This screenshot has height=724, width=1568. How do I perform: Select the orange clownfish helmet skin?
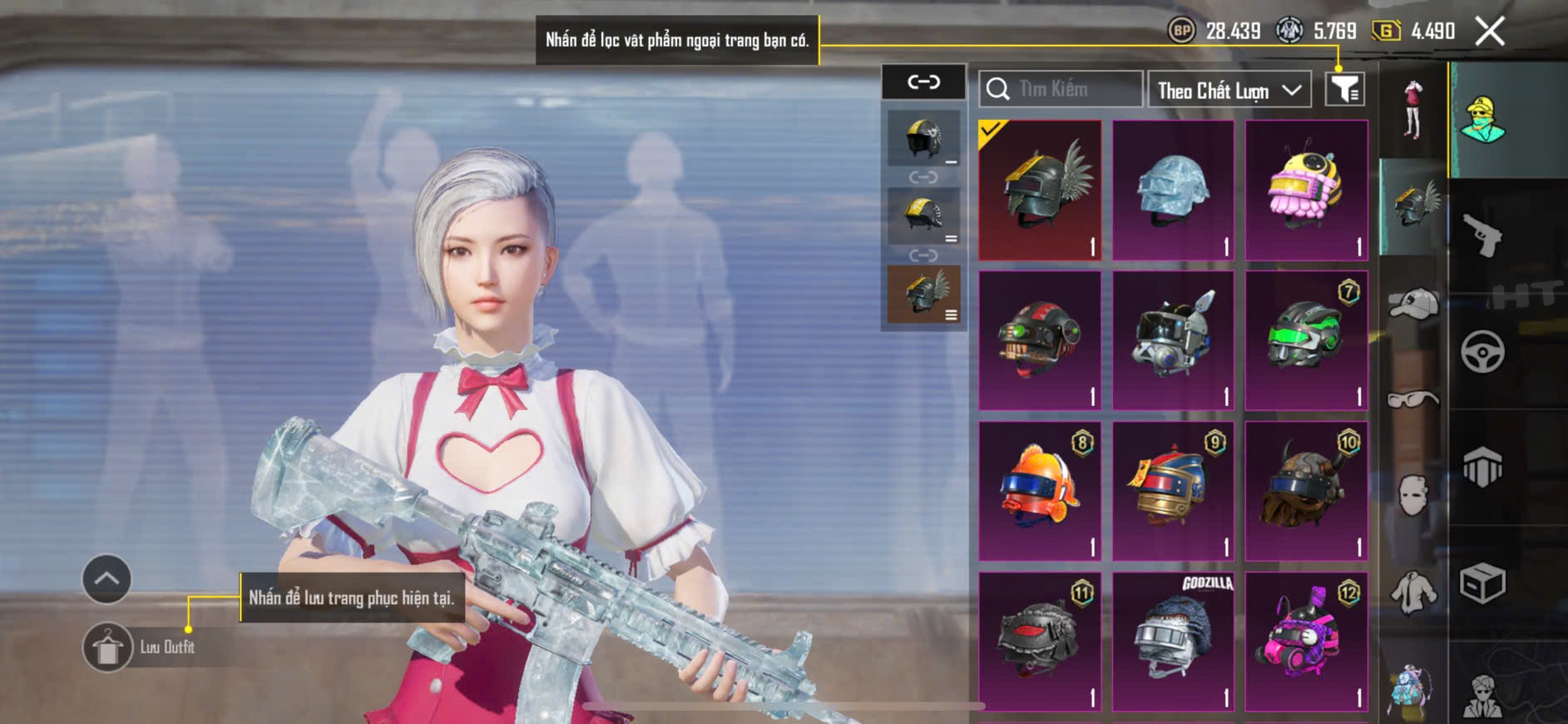click(1040, 491)
